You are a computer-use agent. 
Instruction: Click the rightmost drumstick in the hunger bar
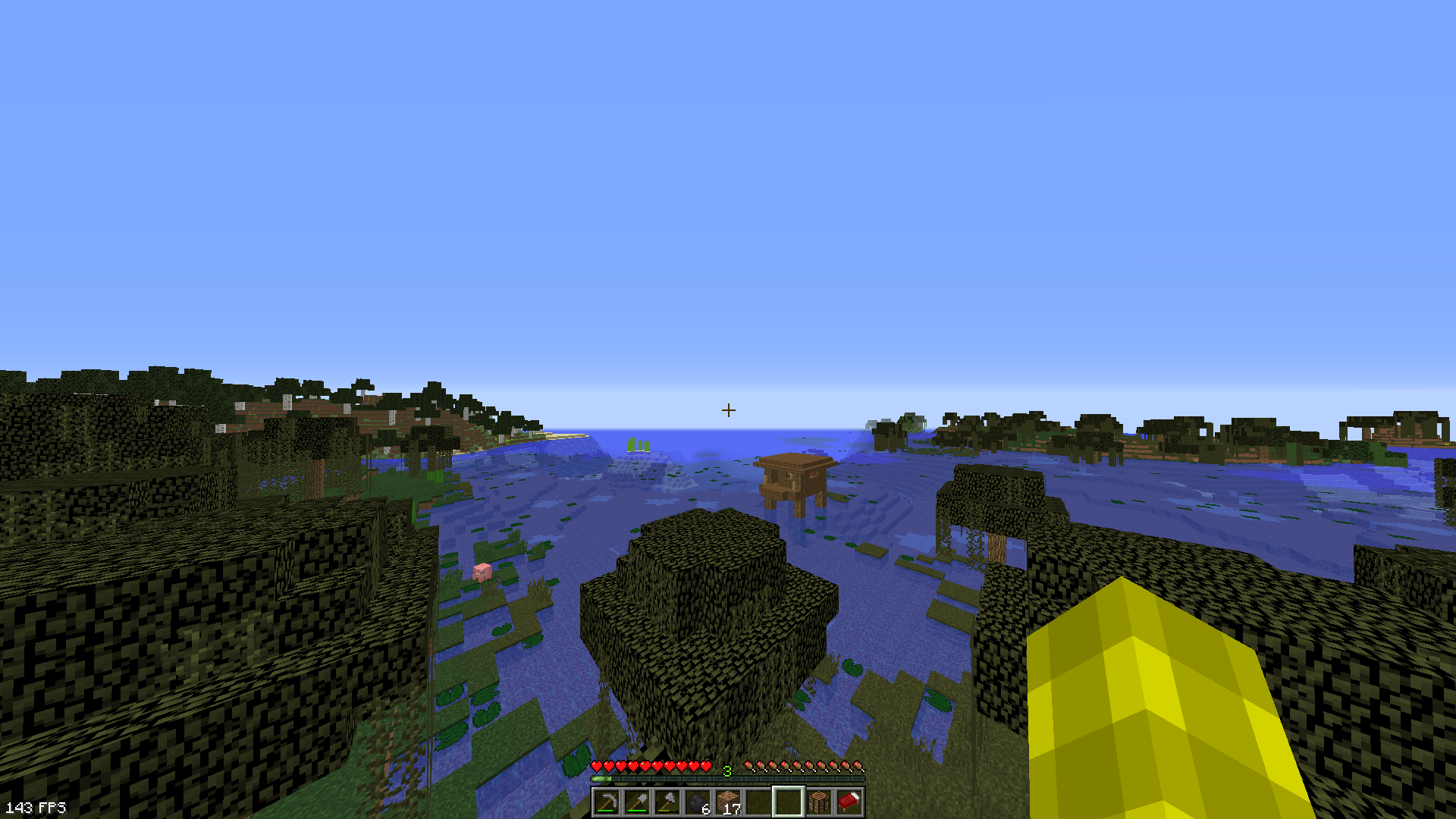coord(859,767)
